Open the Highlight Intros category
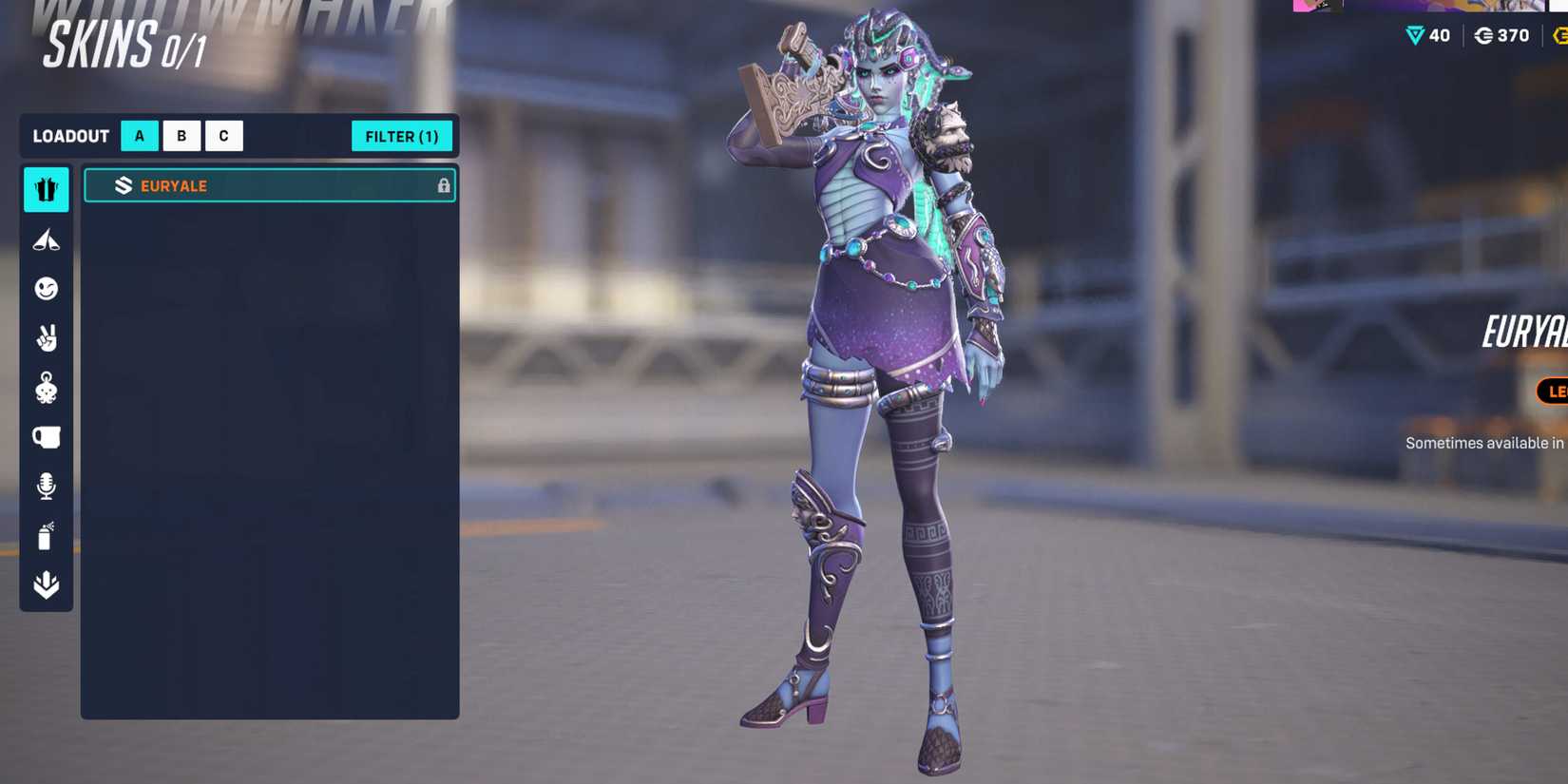Screen dimensions: 1568x784 tap(45, 239)
